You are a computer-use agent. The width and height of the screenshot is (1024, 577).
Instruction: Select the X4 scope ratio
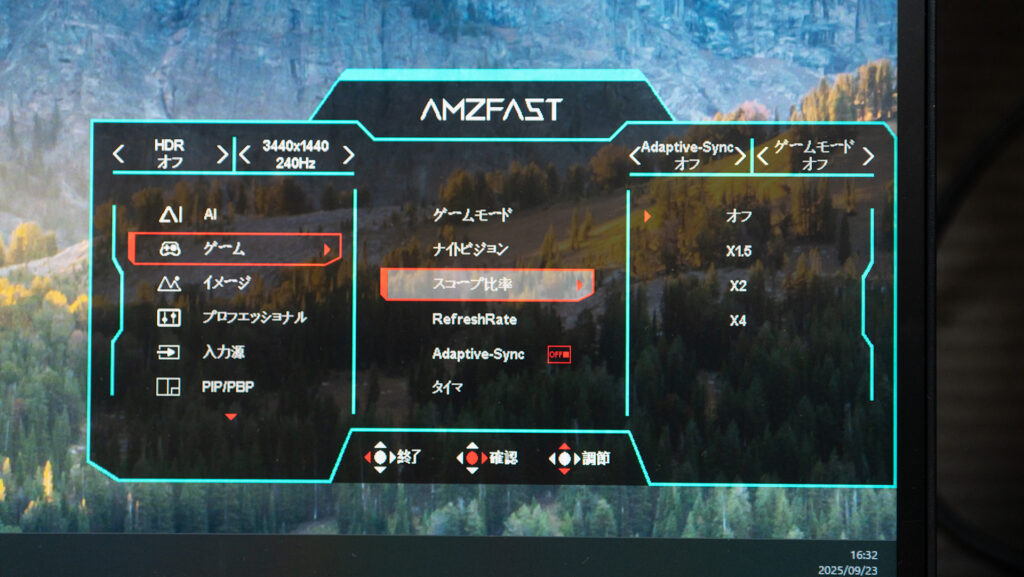click(738, 321)
